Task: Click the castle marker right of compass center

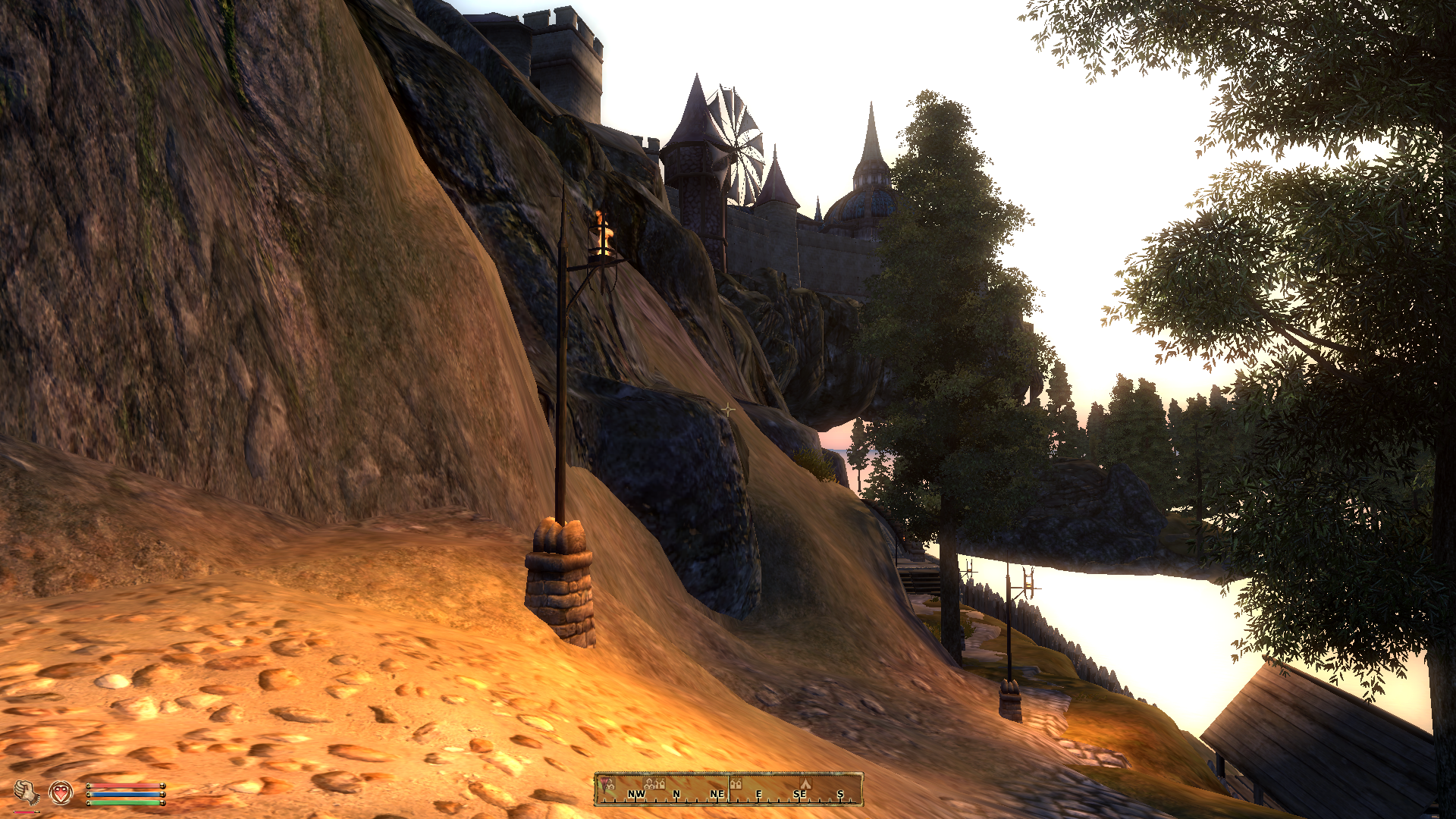Action: 736,783
